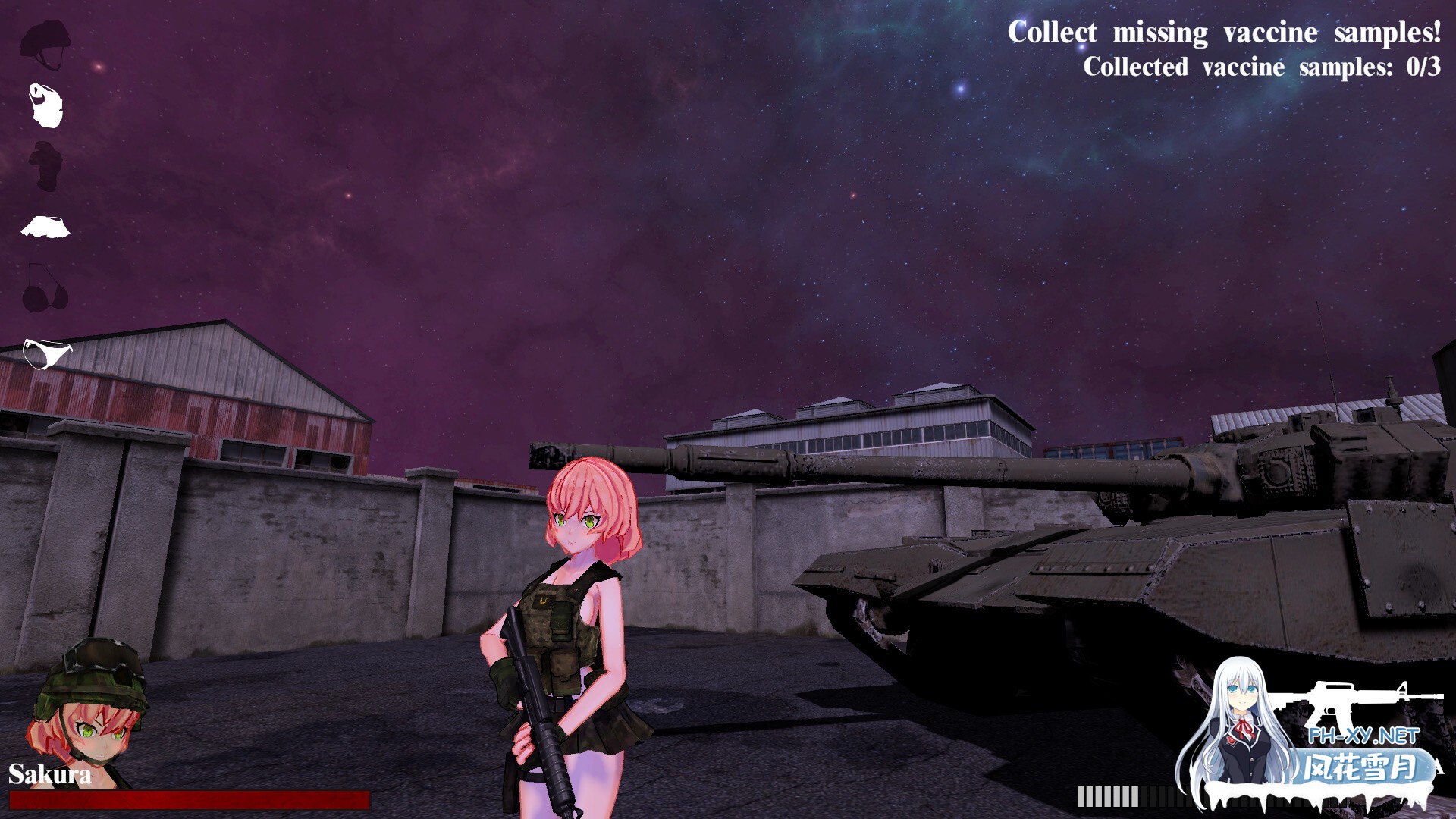Click the white panties equipment icon
The height and width of the screenshot is (819, 1456).
tap(45, 350)
